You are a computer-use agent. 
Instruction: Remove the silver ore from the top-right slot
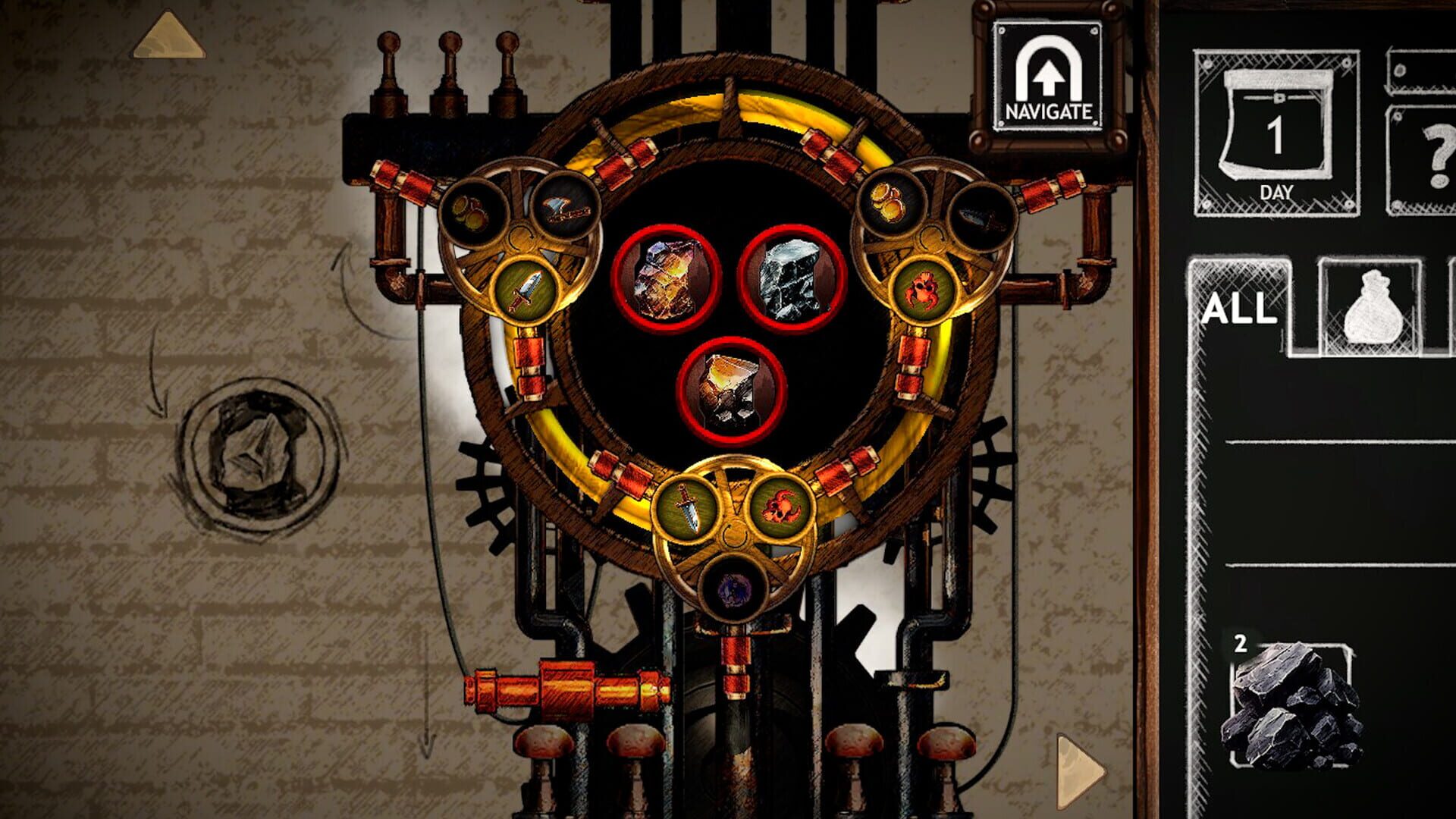tap(789, 281)
